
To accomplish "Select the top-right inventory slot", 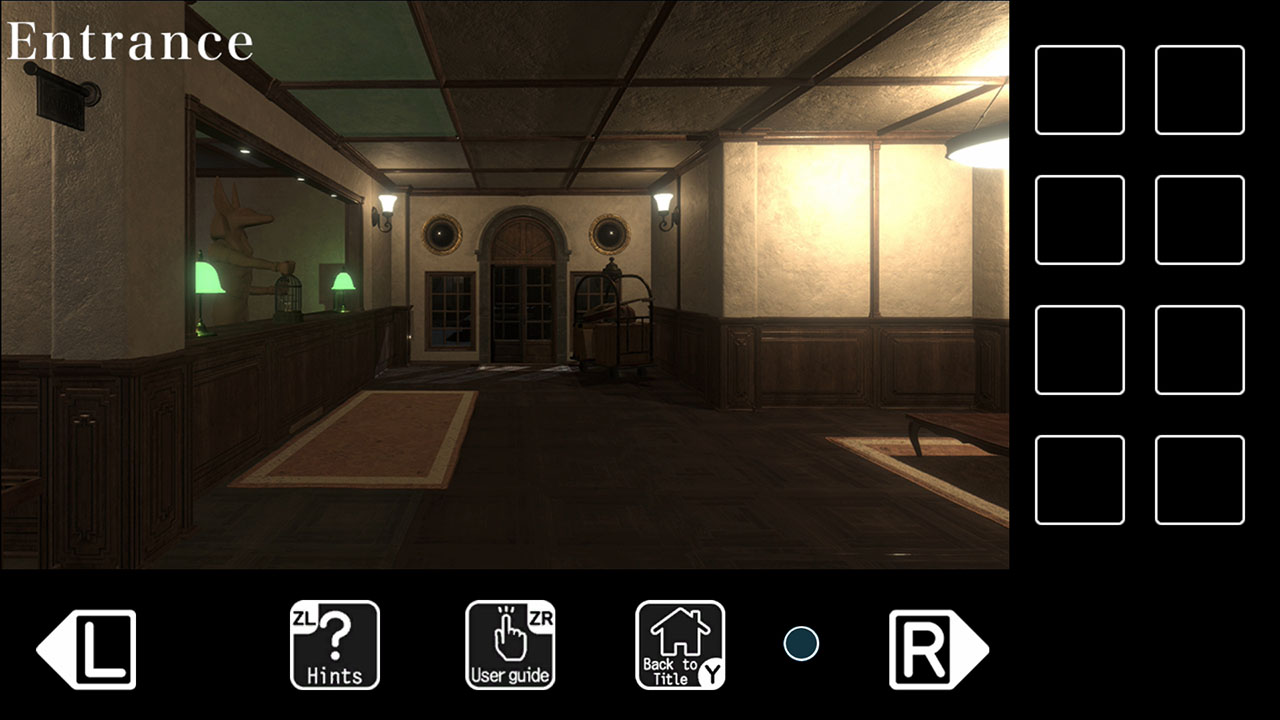I will point(1199,88).
